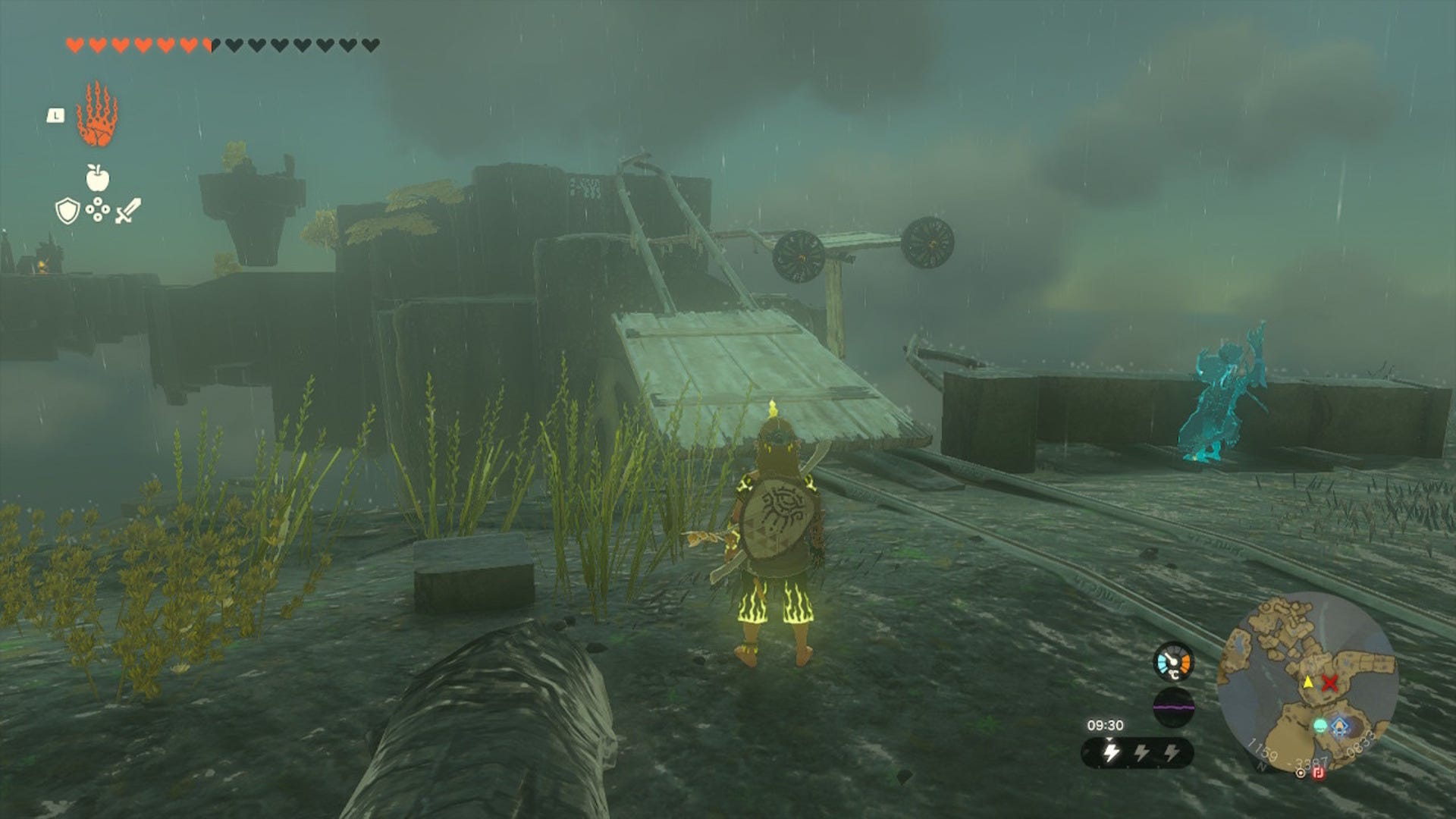This screenshot has width=1456, height=819.
Task: Select the Ultrahand ability icon
Action: click(97, 115)
